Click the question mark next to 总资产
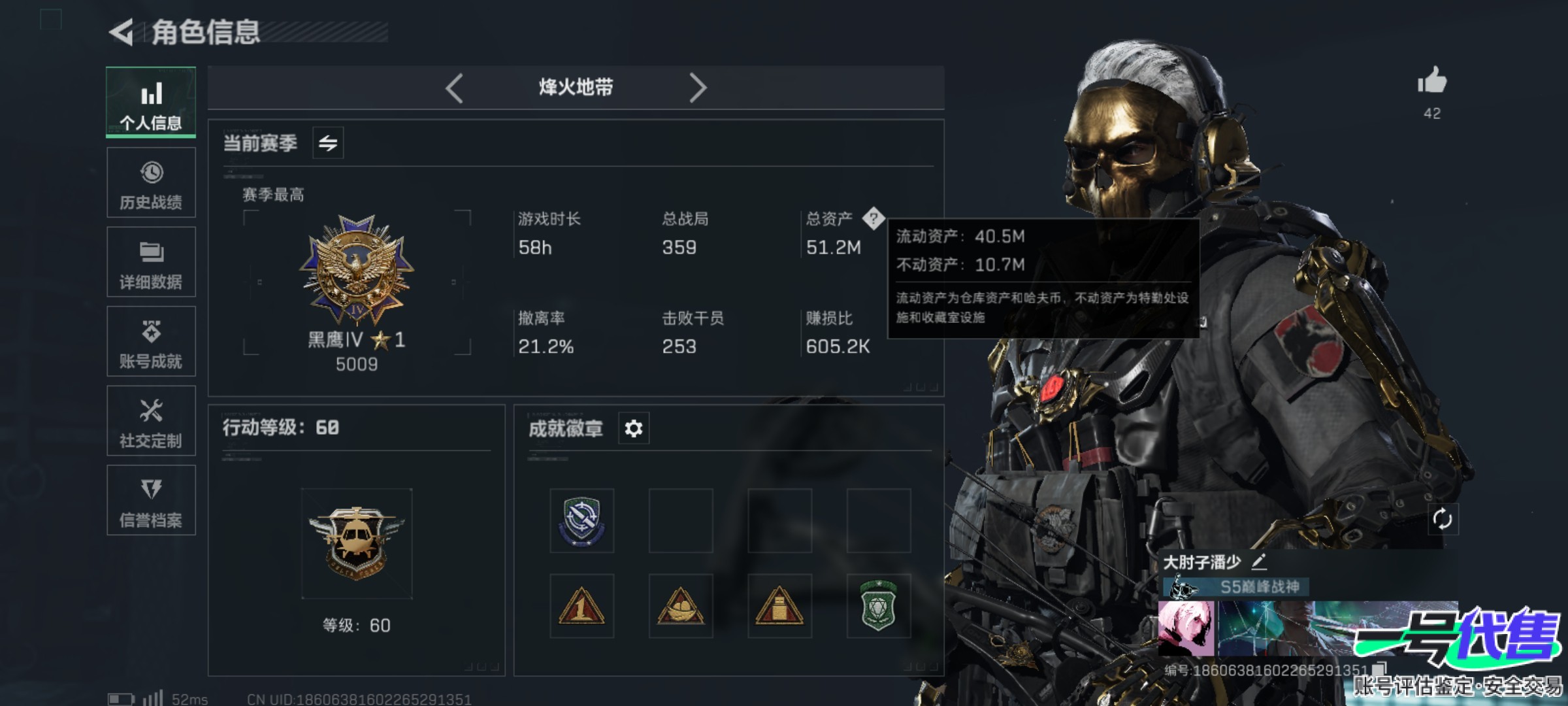The image size is (1568, 706). (874, 218)
